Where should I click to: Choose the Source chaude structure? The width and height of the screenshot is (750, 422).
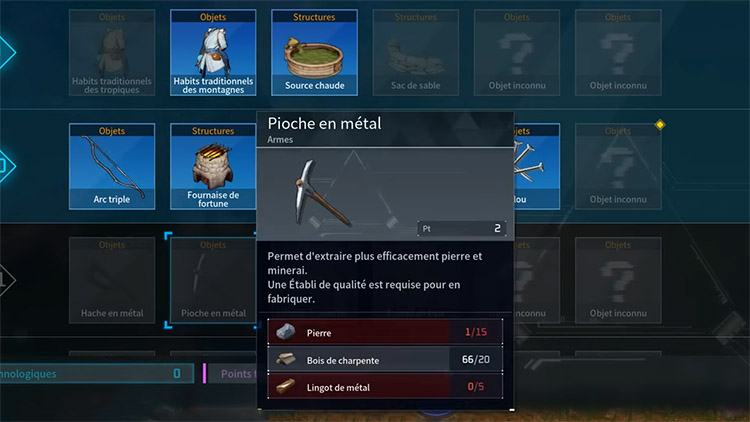point(313,53)
